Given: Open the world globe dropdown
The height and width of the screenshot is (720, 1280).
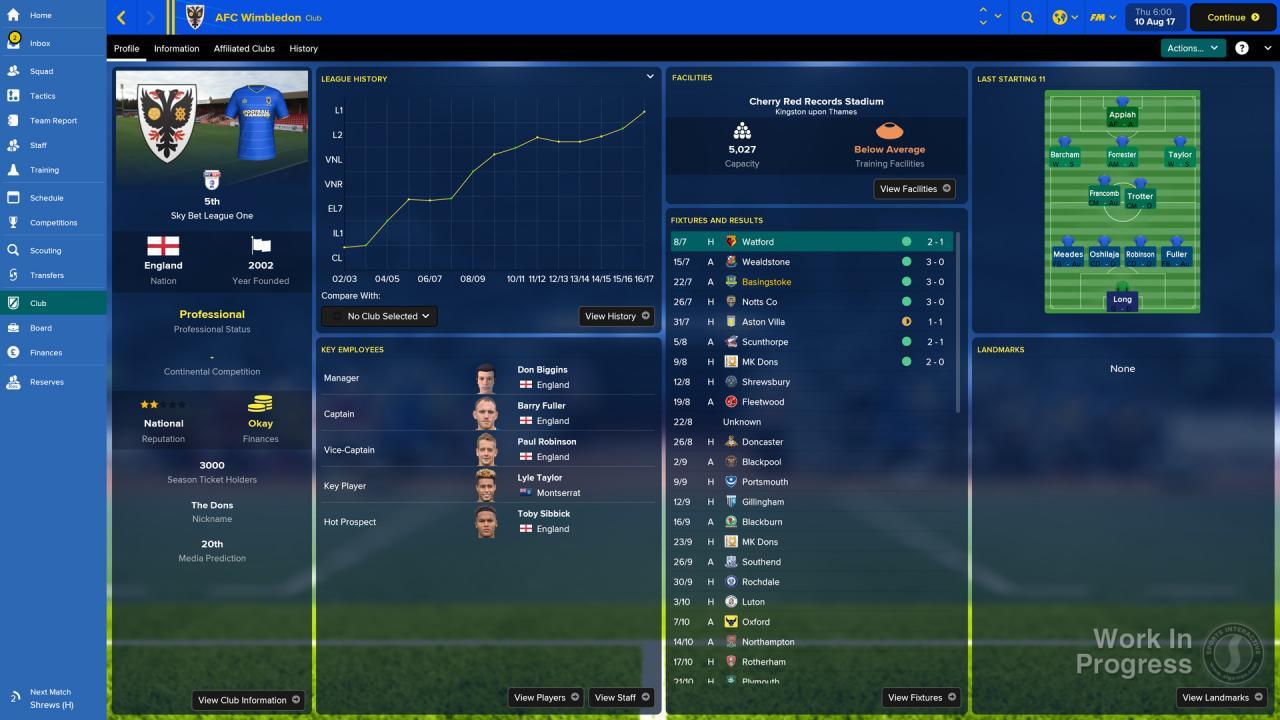Looking at the screenshot, I should pyautogui.click(x=1064, y=17).
